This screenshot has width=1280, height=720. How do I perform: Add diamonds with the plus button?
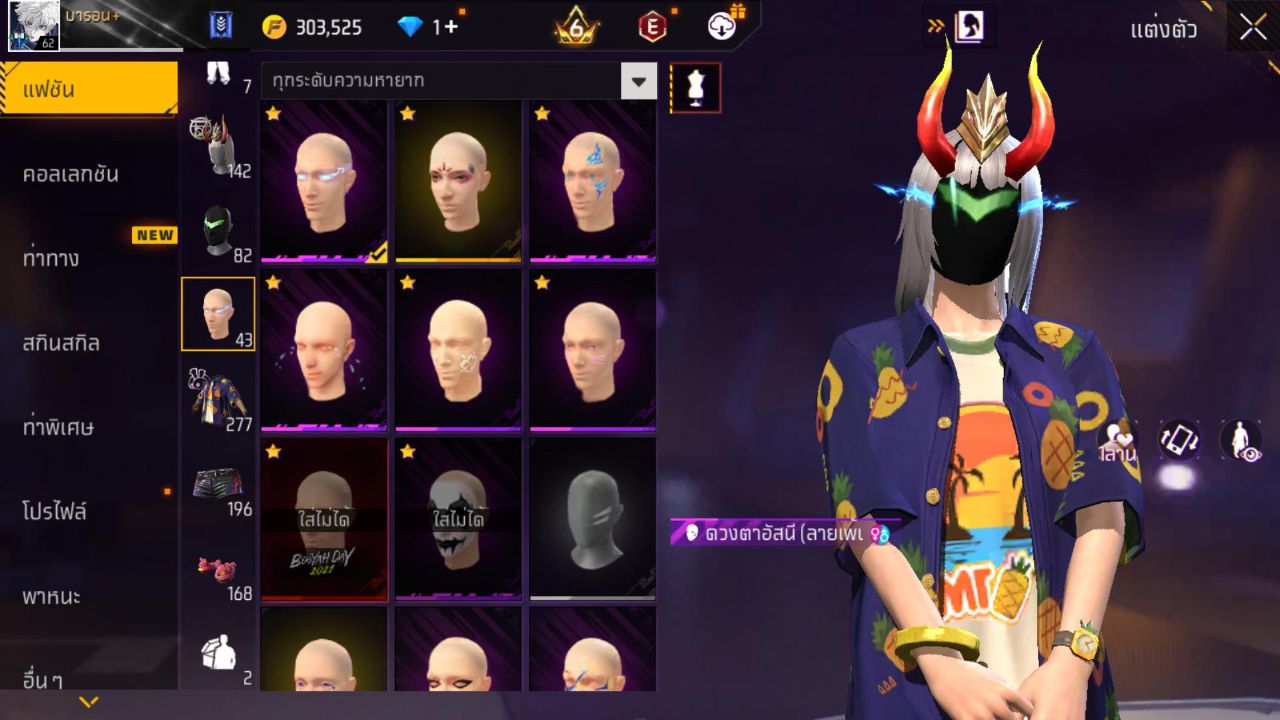pos(451,27)
